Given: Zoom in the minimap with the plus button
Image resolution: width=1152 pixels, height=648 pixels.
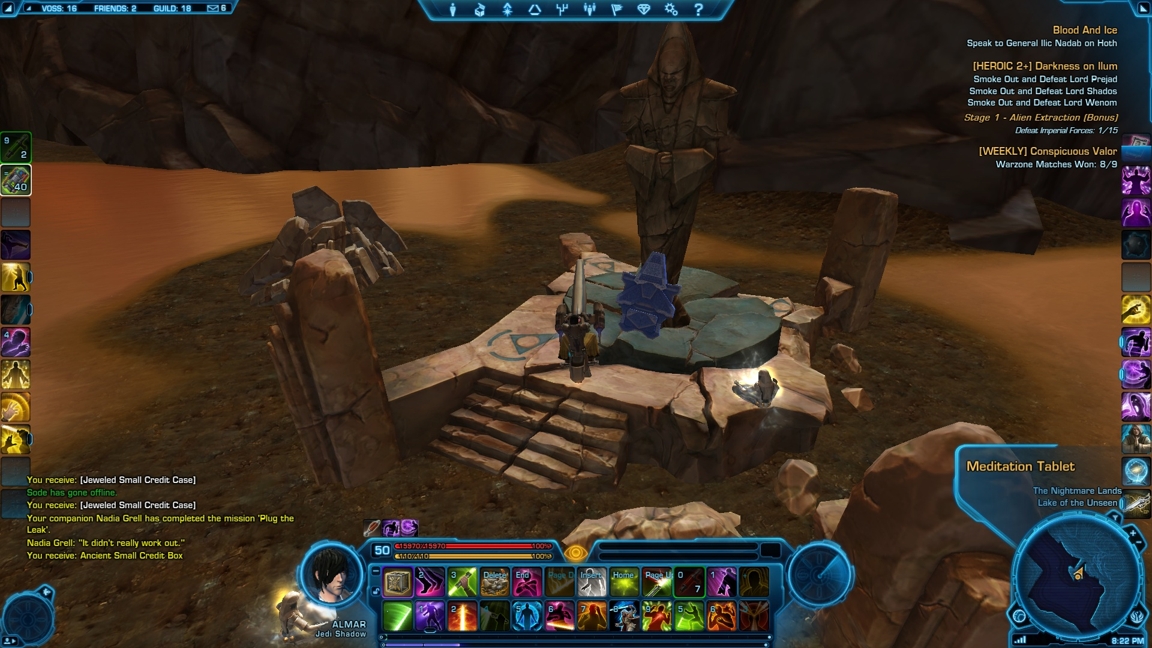Looking at the screenshot, I should click(x=1134, y=535).
